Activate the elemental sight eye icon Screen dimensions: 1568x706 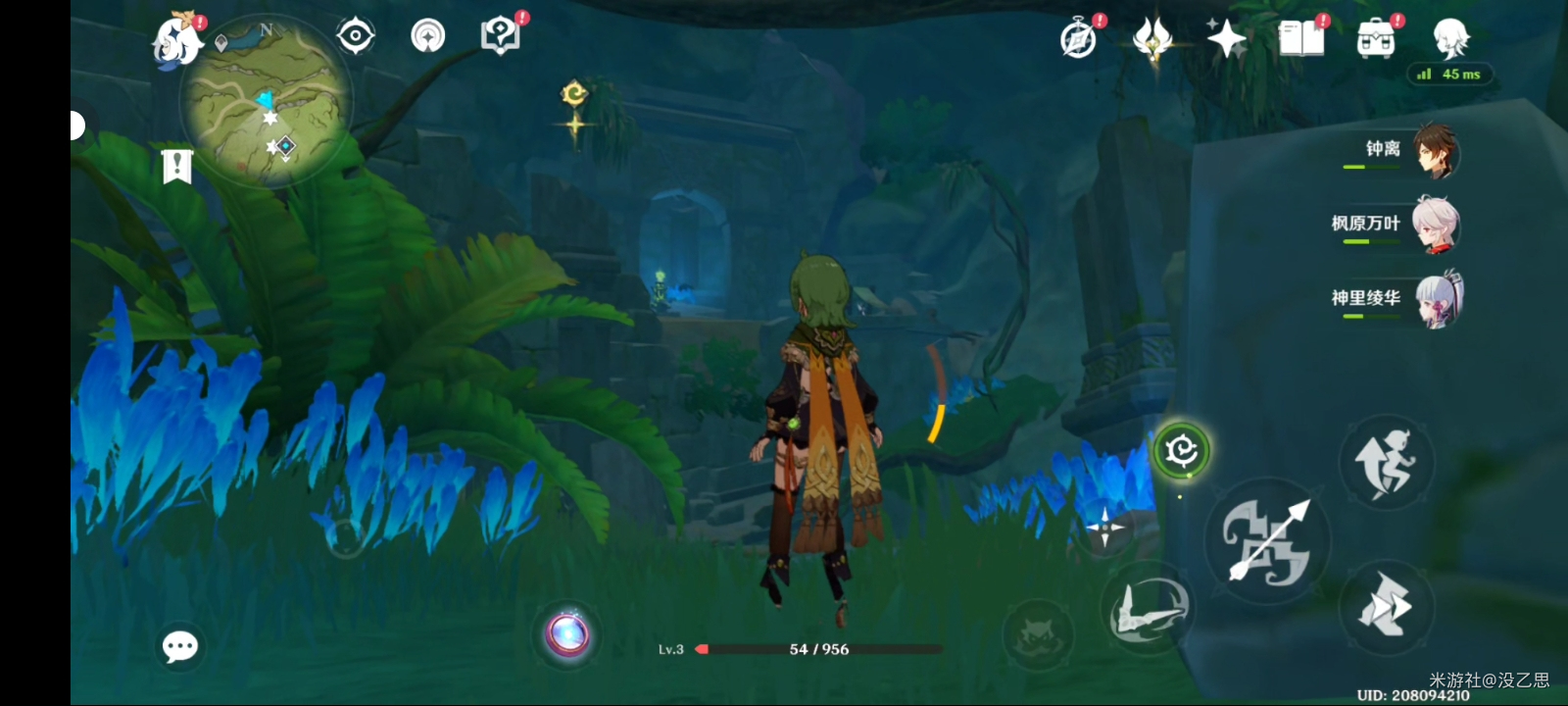[x=355, y=36]
